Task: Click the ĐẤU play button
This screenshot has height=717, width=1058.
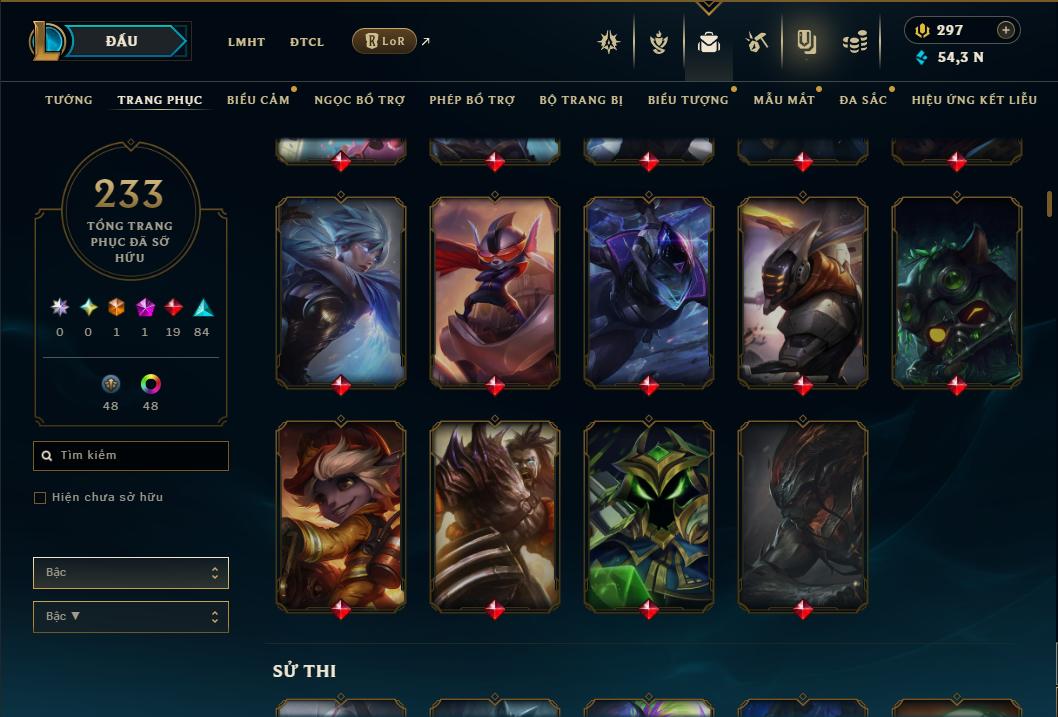Action: click(x=120, y=41)
